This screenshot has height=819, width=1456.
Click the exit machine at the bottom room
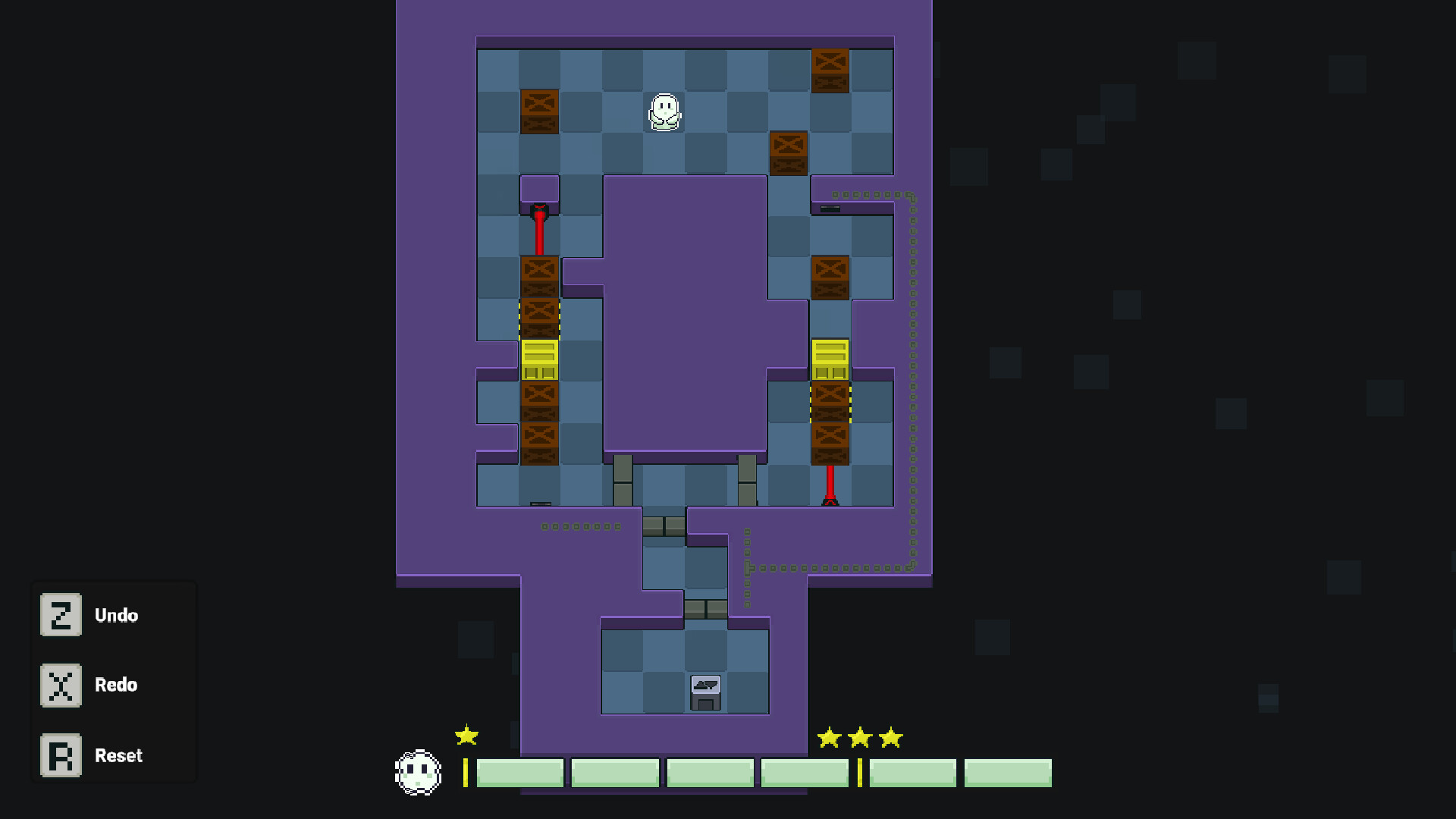click(705, 692)
